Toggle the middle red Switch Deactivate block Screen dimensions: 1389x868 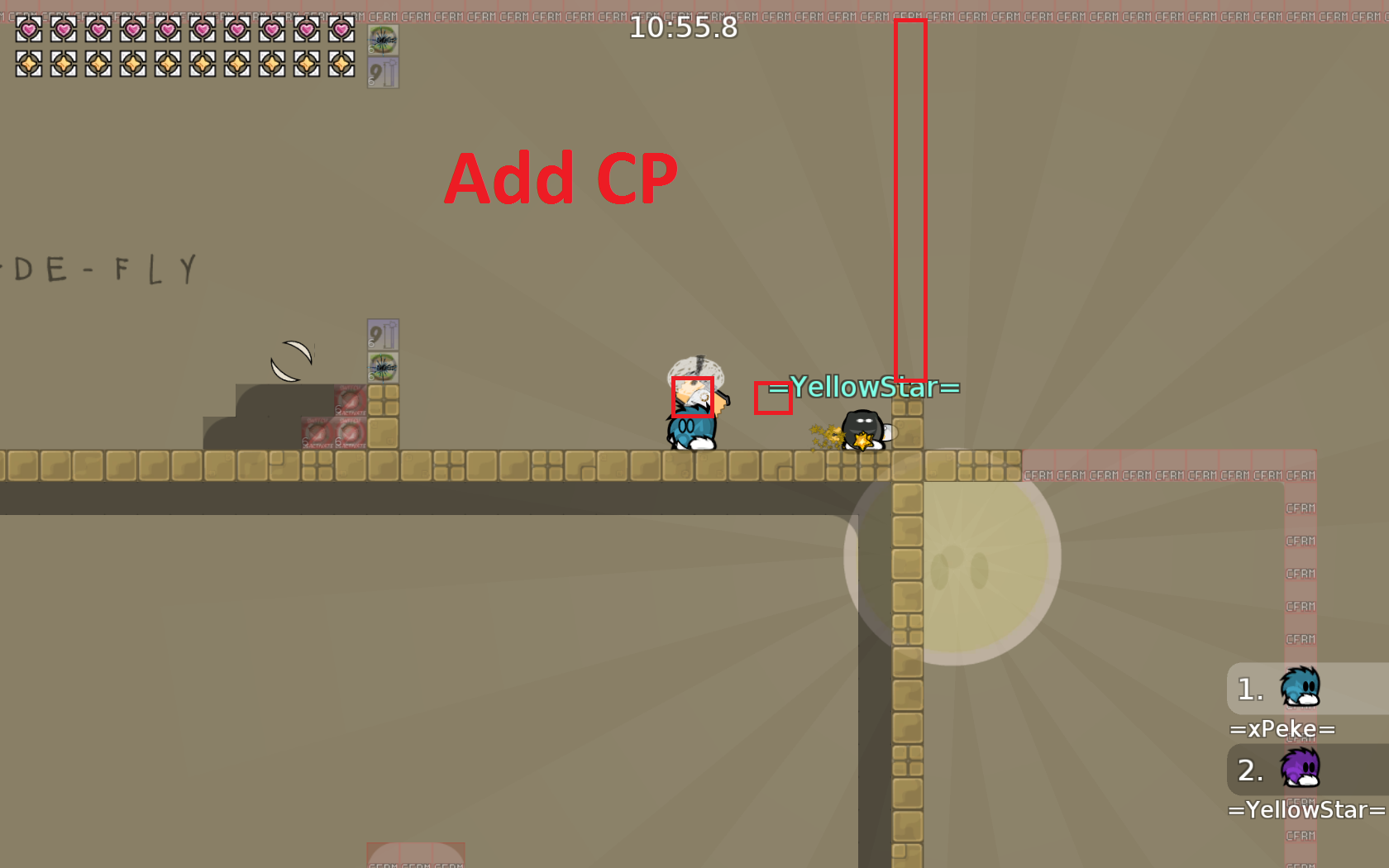point(351,433)
